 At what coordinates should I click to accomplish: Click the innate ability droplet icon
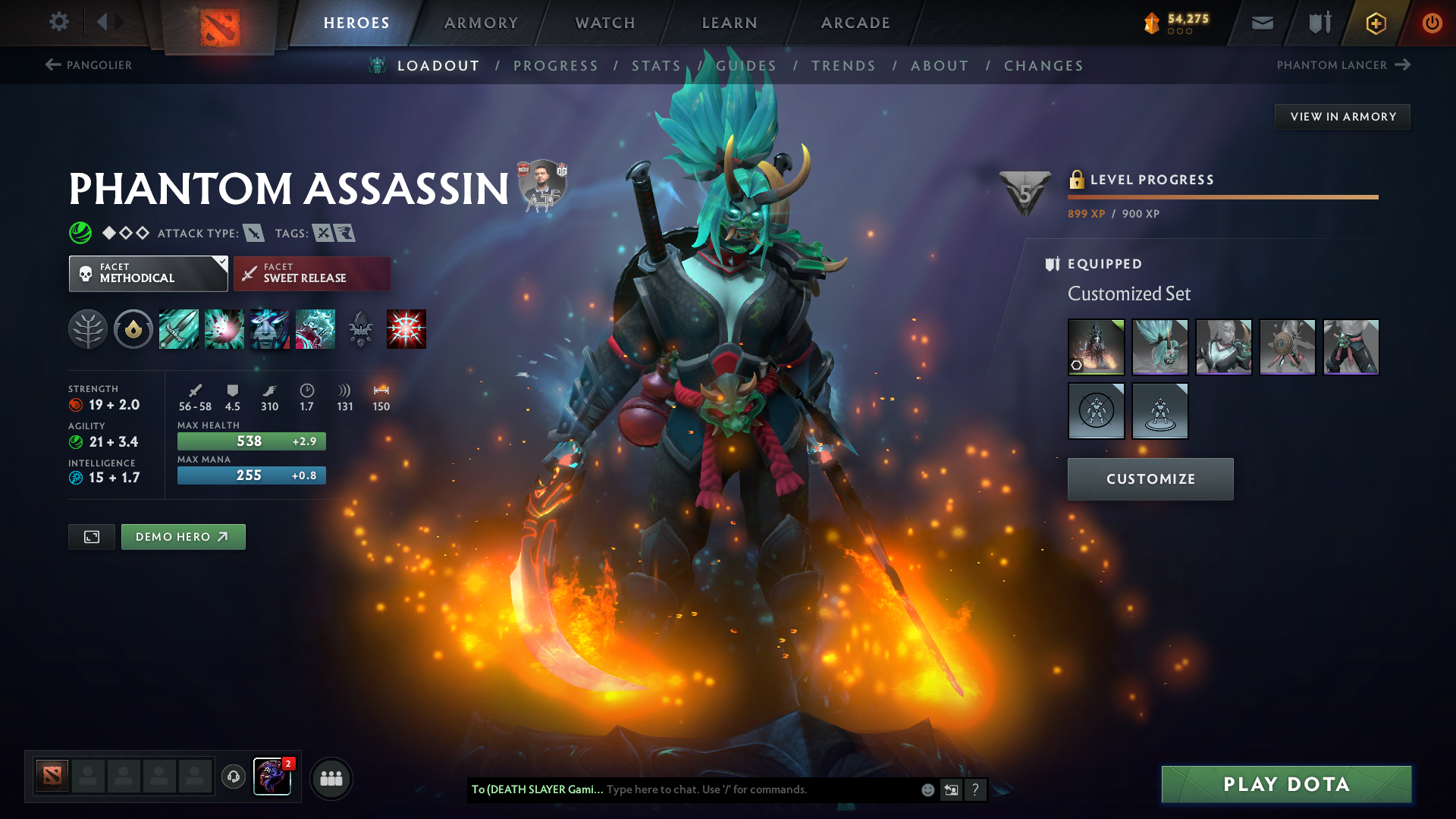coord(133,329)
